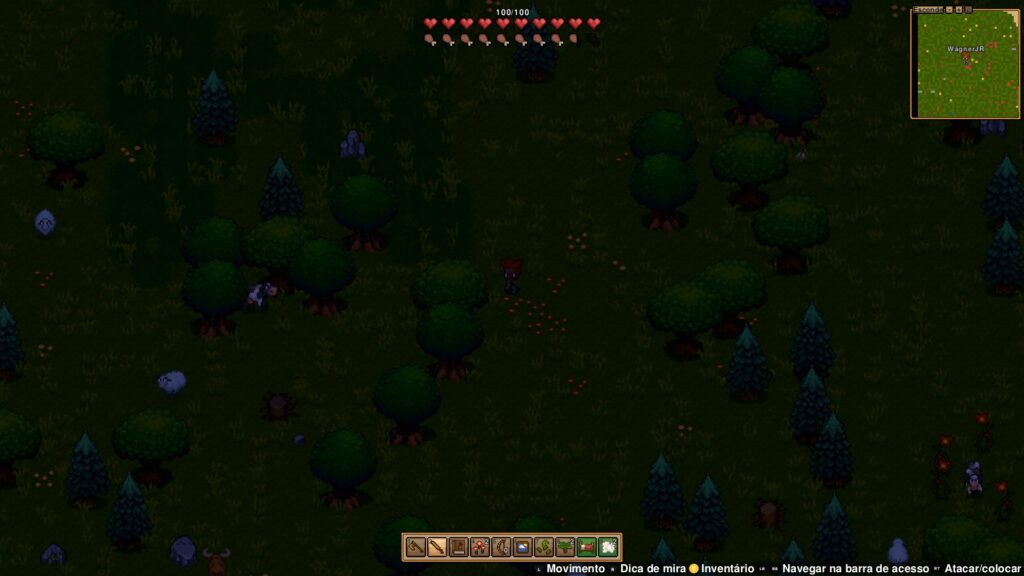Equip the bow from the hotbar
This screenshot has height=576, width=1024.
(x=501, y=547)
